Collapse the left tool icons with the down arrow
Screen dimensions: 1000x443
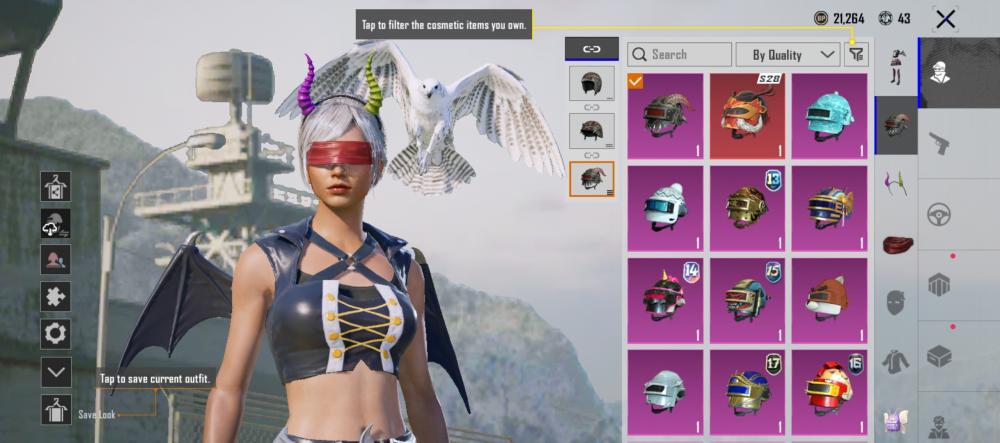pyautogui.click(x=55, y=372)
